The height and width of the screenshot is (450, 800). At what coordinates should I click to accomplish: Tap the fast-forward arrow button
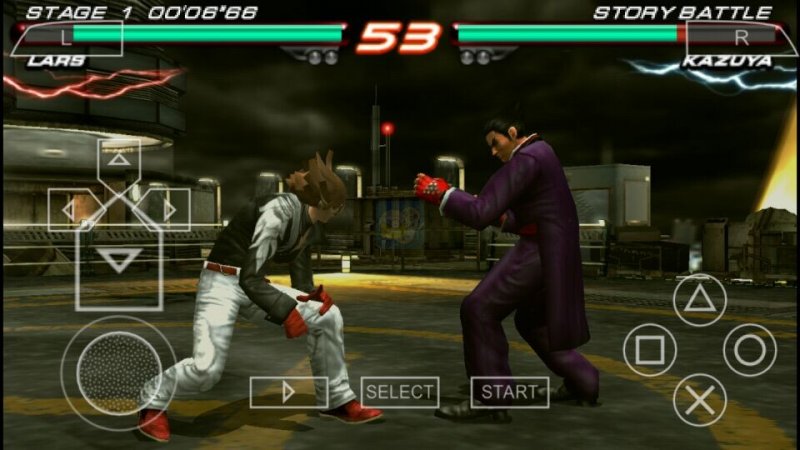pos(288,392)
